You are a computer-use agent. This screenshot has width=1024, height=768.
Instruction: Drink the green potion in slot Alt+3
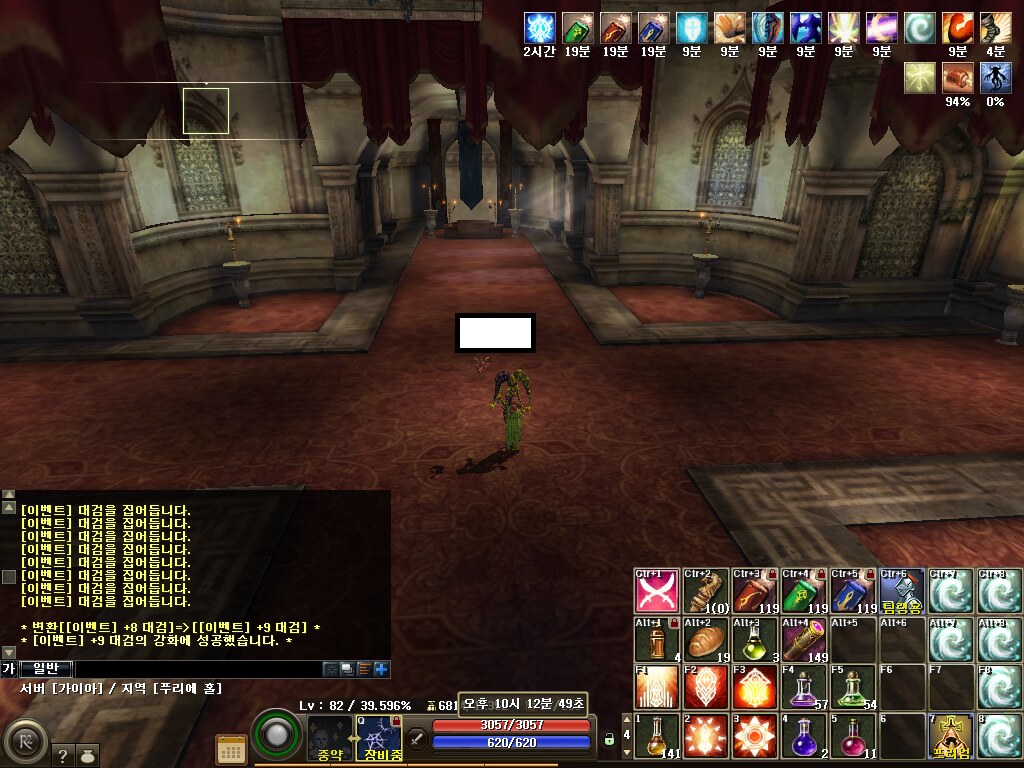point(755,639)
